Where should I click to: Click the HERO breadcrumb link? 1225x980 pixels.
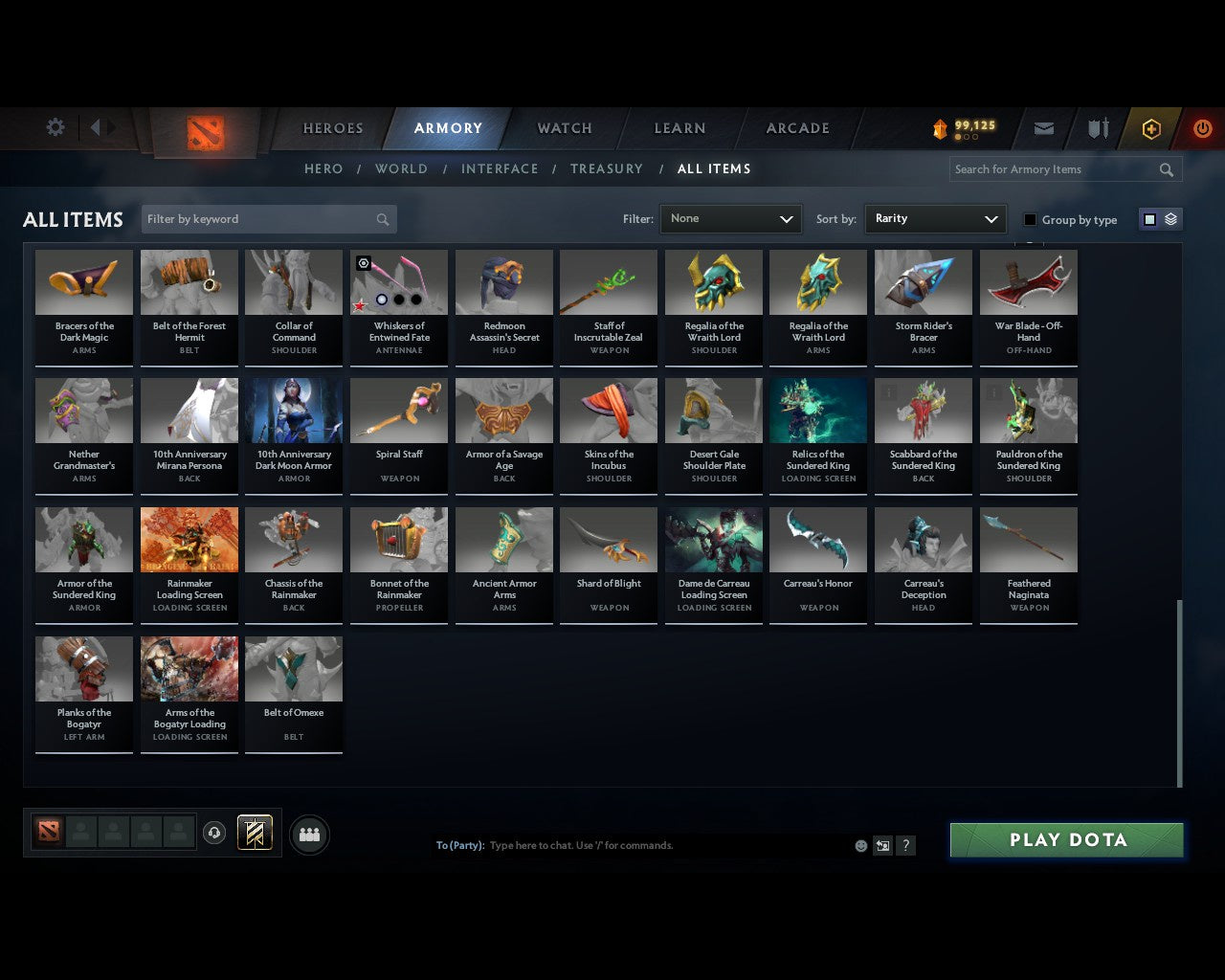[323, 168]
